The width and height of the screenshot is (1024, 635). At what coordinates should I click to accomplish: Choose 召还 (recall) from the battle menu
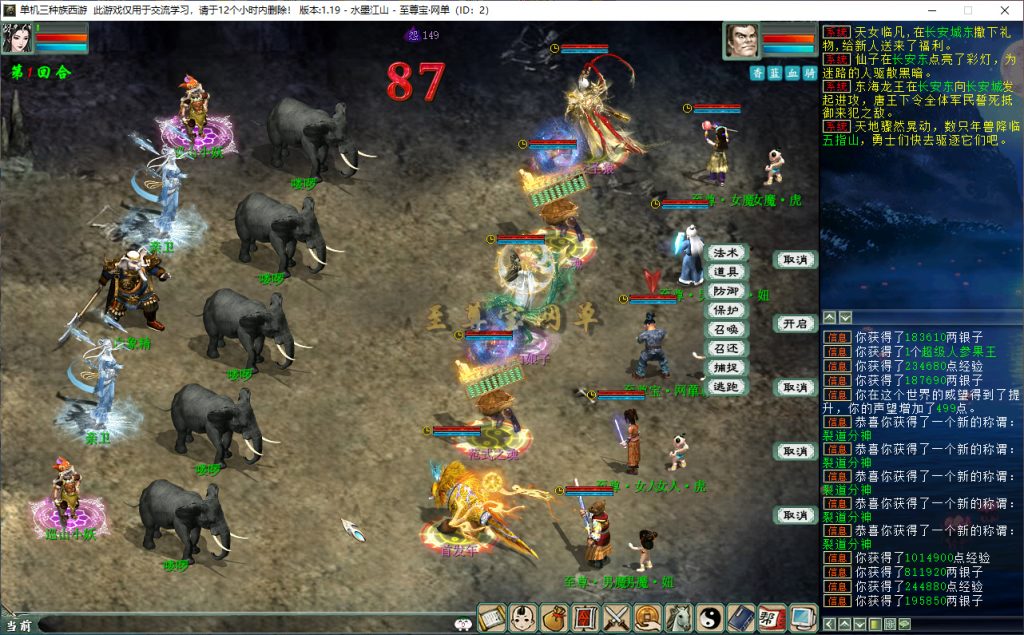(726, 348)
